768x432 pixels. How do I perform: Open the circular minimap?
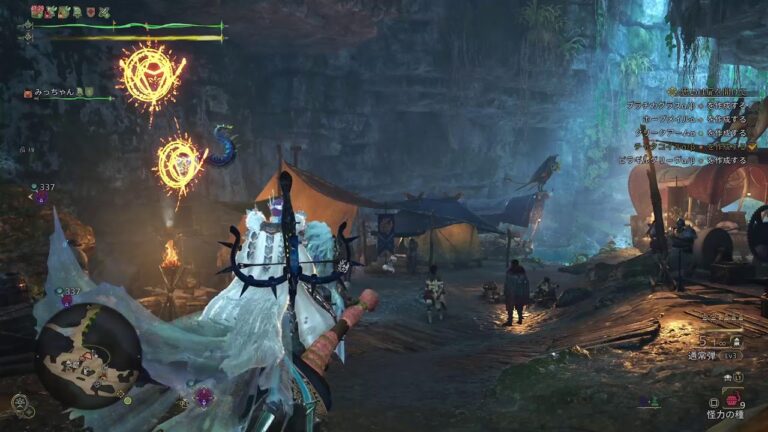point(88,353)
